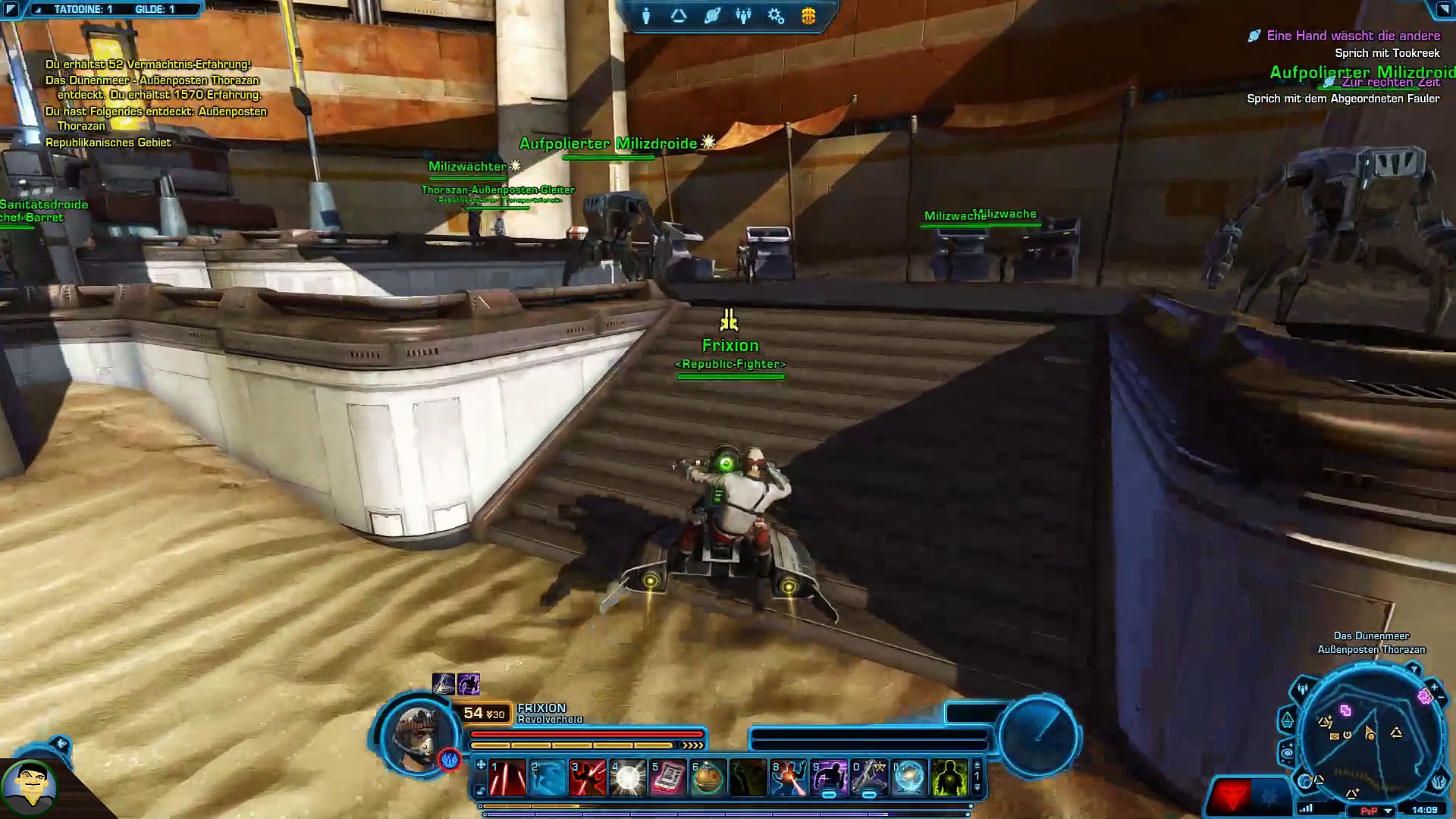Activate the green glowing silhouette ability
The width and height of the screenshot is (1456, 819).
[949, 778]
